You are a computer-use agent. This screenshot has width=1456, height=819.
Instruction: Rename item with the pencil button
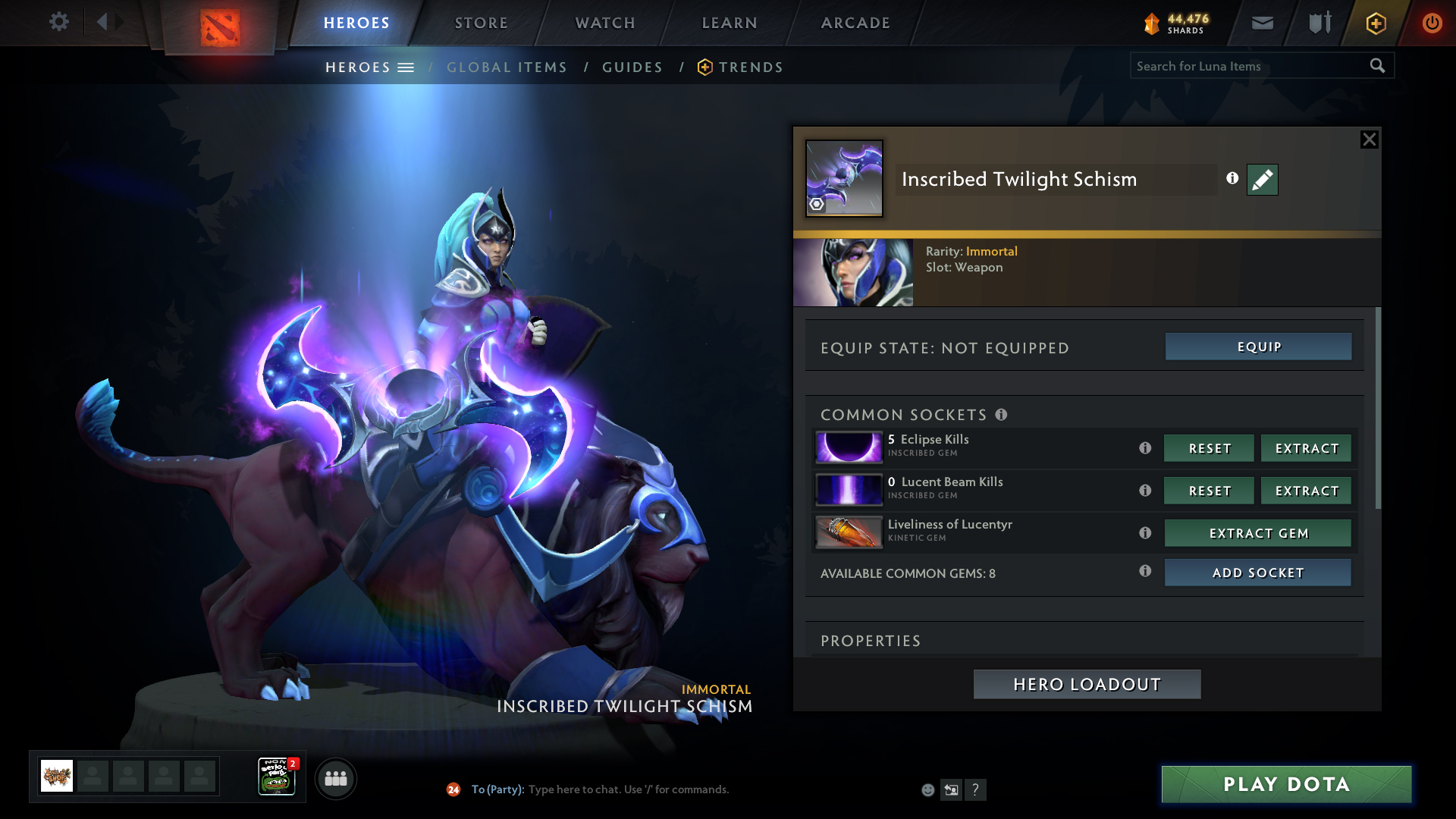pos(1262,180)
